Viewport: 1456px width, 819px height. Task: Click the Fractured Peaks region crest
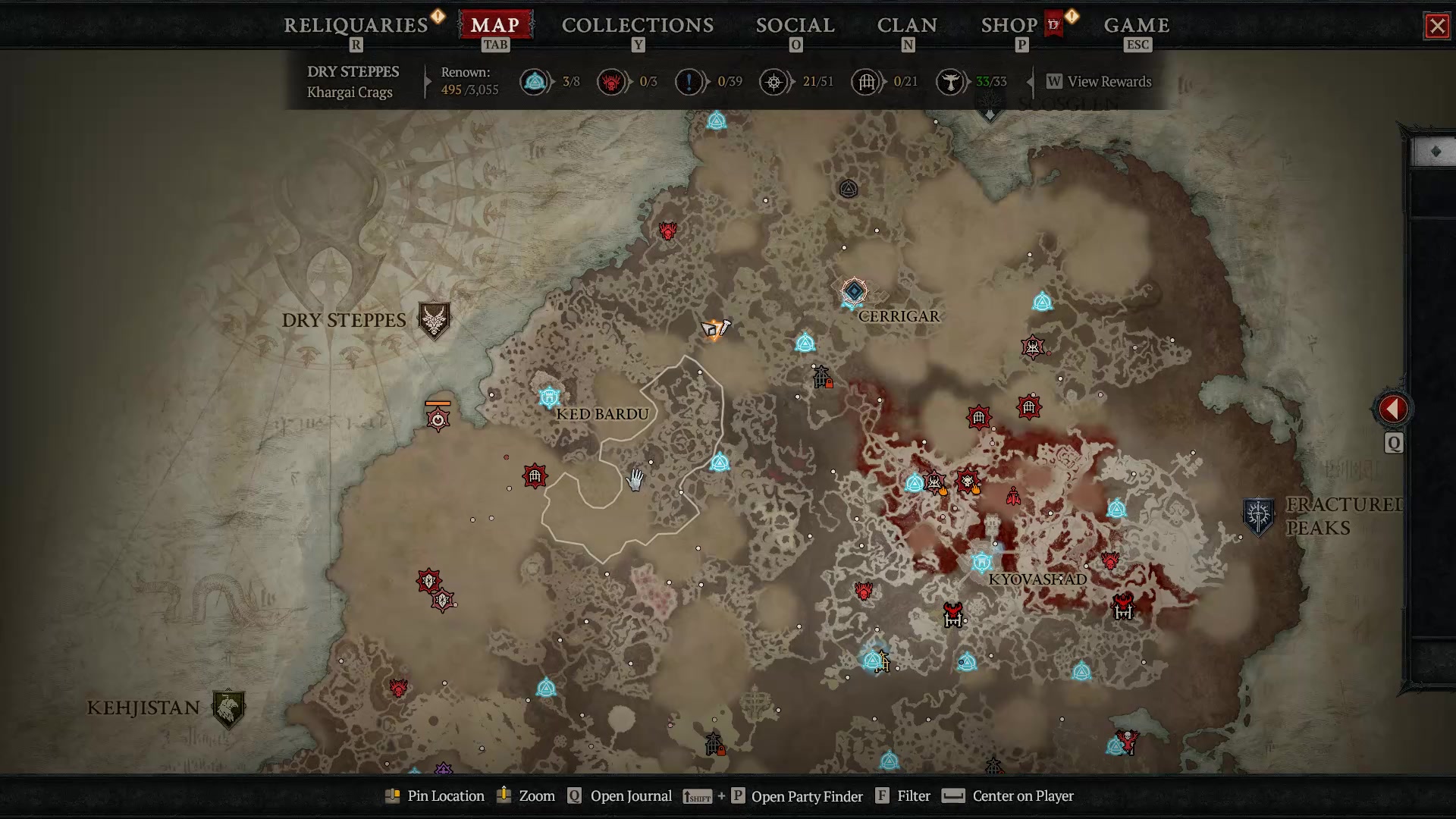tap(1258, 516)
